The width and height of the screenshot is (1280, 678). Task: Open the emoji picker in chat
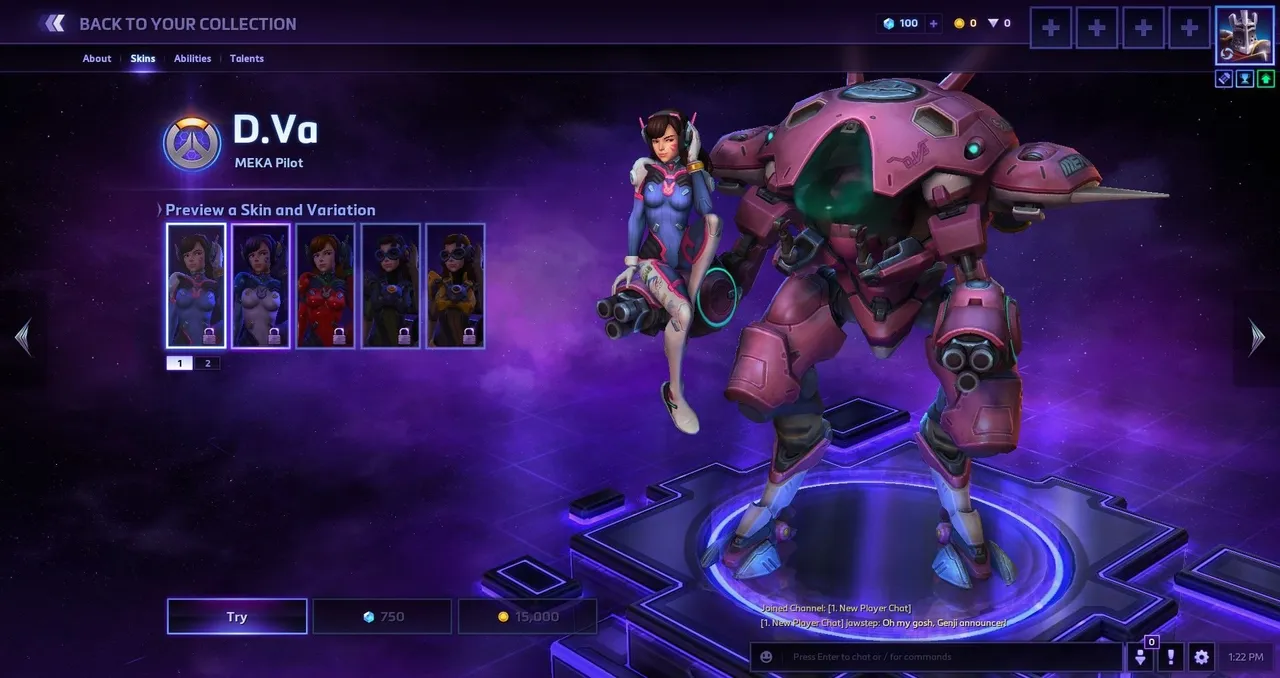pyautogui.click(x=767, y=657)
